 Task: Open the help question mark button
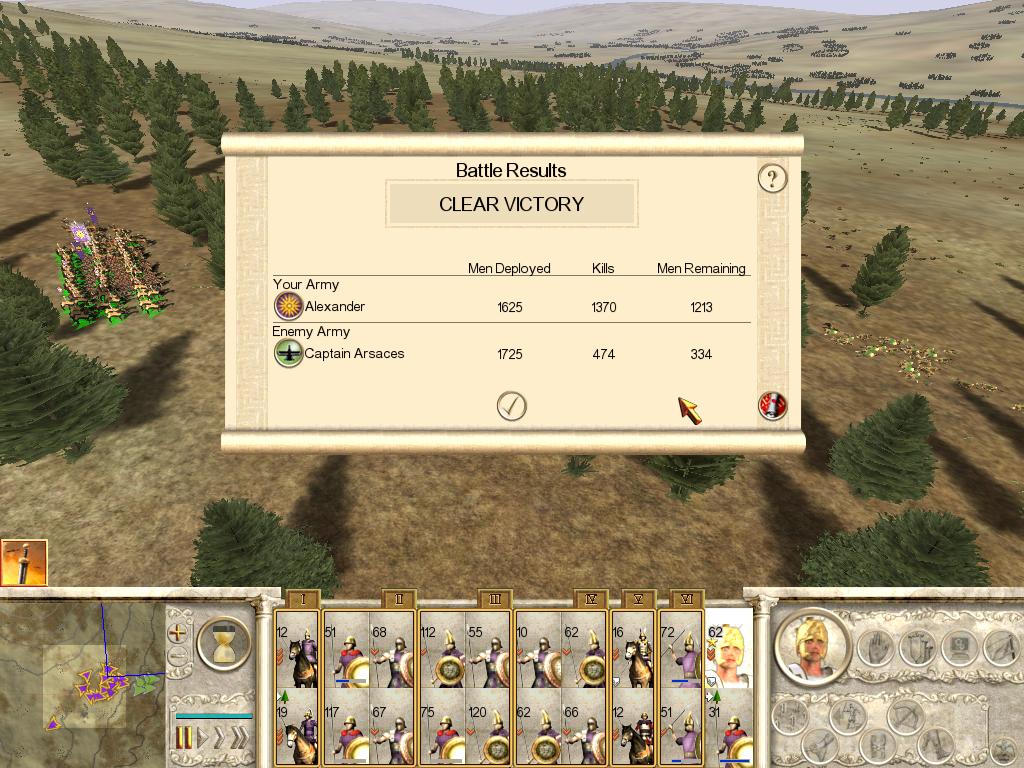tap(772, 179)
